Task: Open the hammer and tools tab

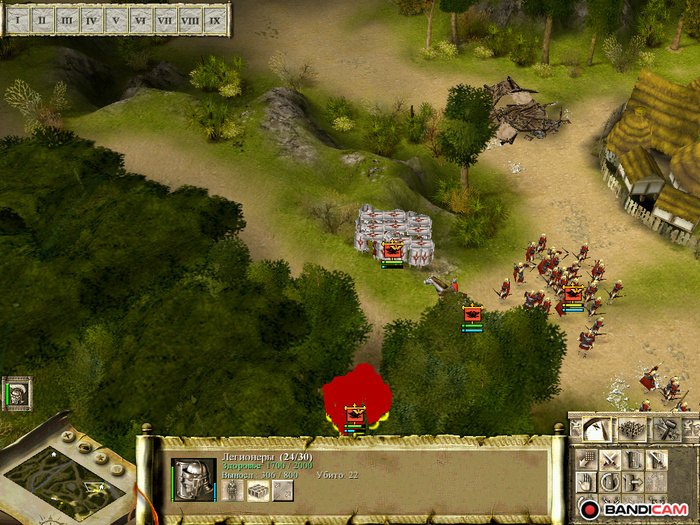Action: click(667, 430)
